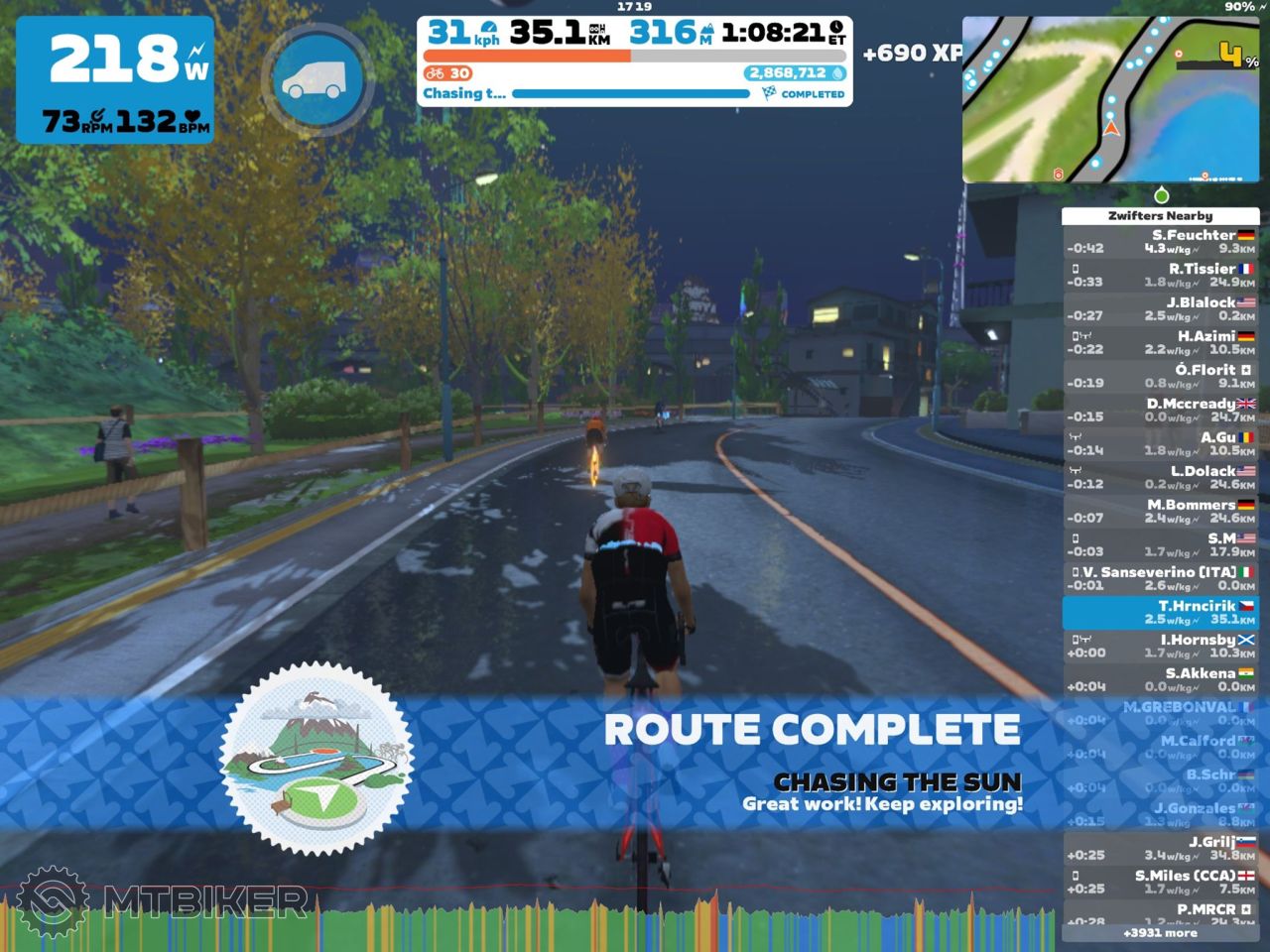Open the Chasing route progress bar
Image resolution: width=1270 pixels, height=952 pixels.
tap(631, 94)
